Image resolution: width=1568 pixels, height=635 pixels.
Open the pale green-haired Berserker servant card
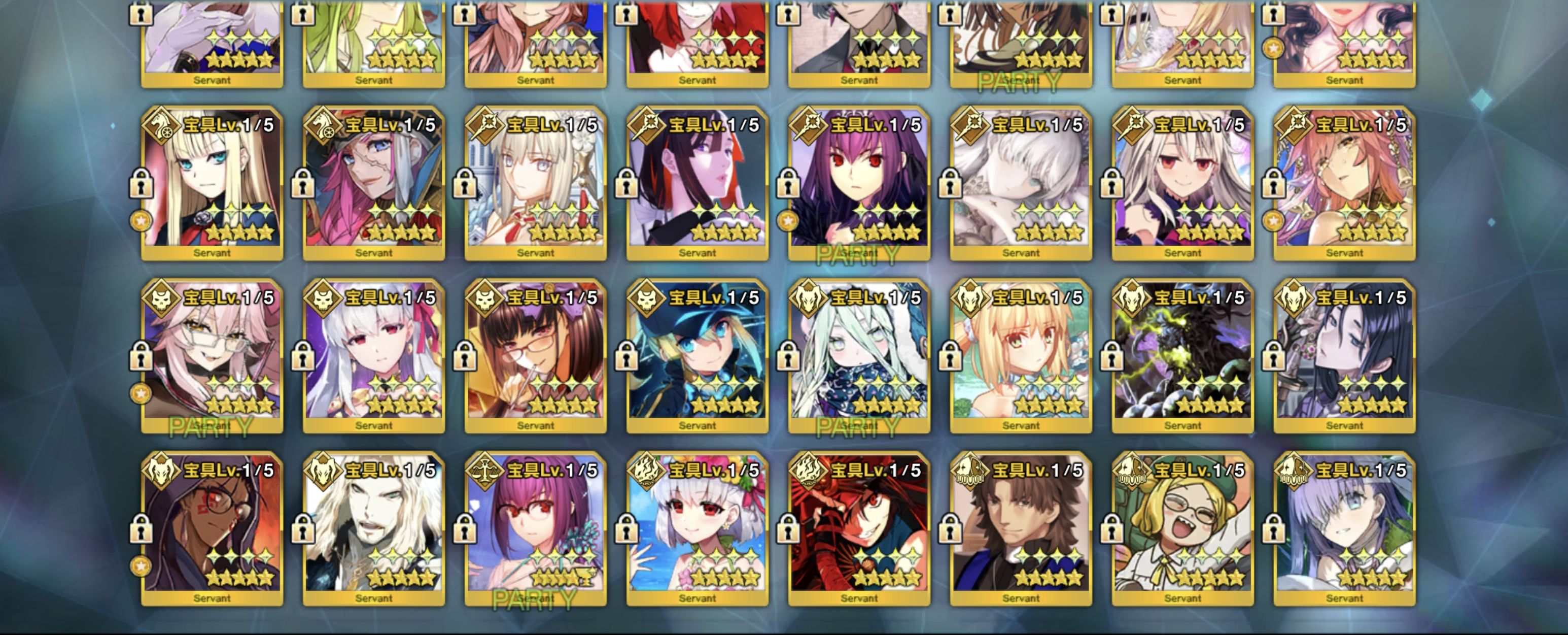click(x=859, y=355)
